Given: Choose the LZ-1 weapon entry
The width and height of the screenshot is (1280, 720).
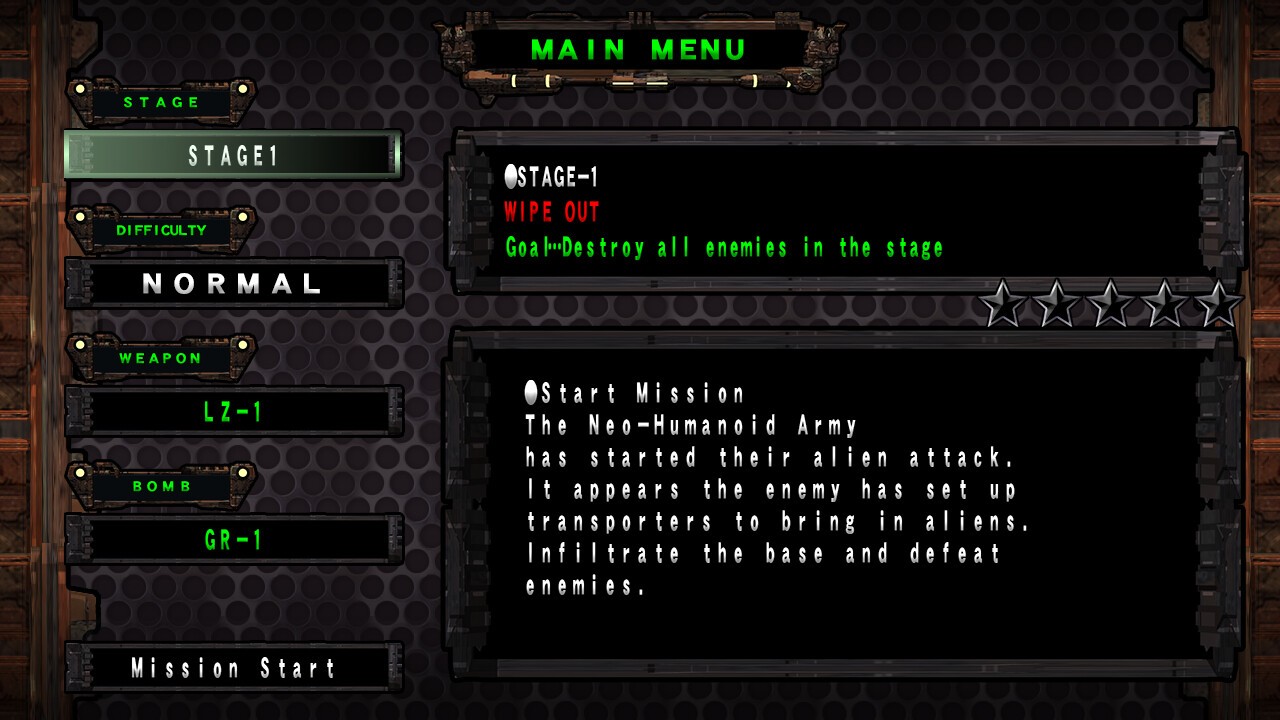Looking at the screenshot, I should (233, 411).
